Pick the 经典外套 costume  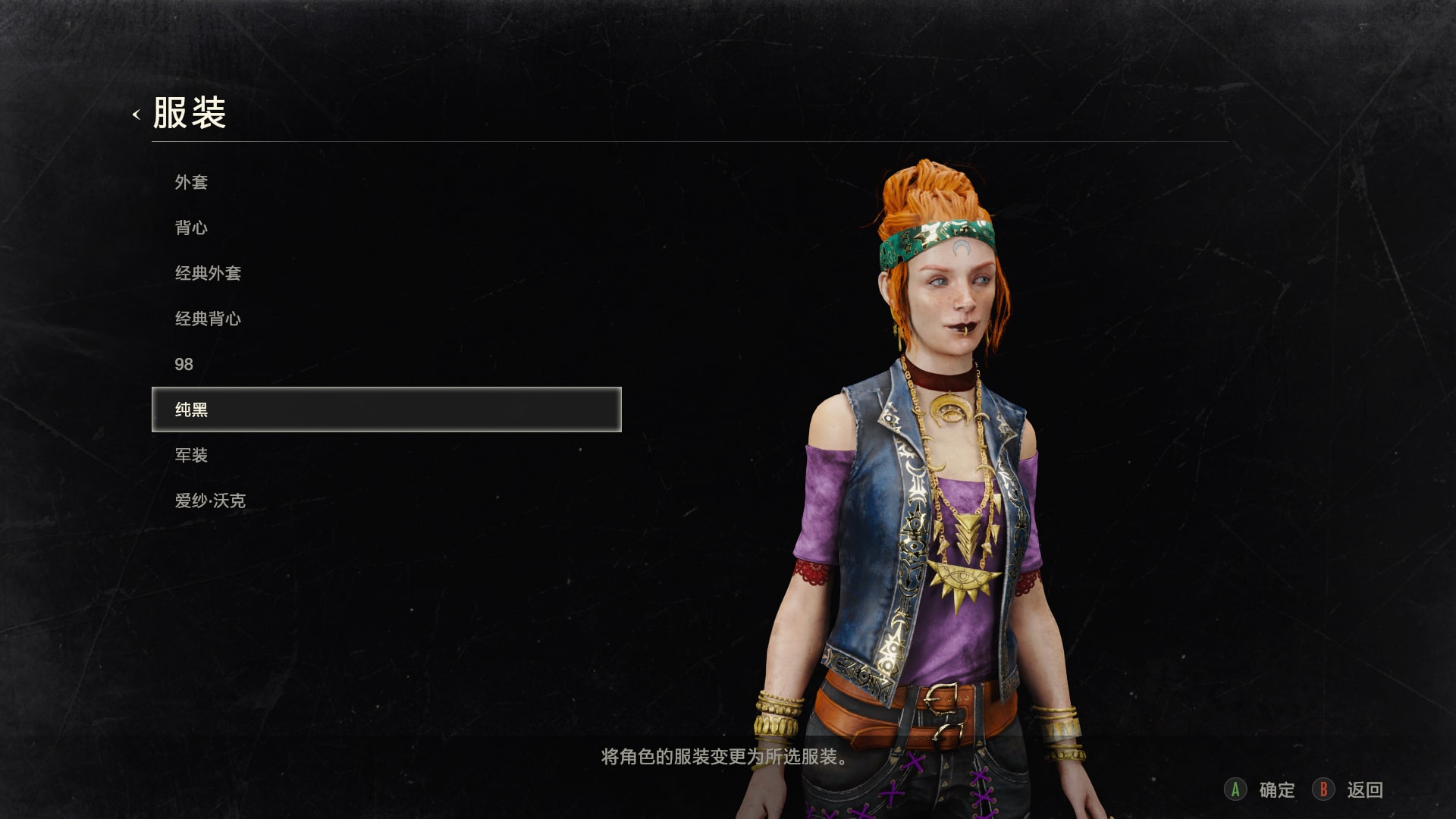(208, 273)
